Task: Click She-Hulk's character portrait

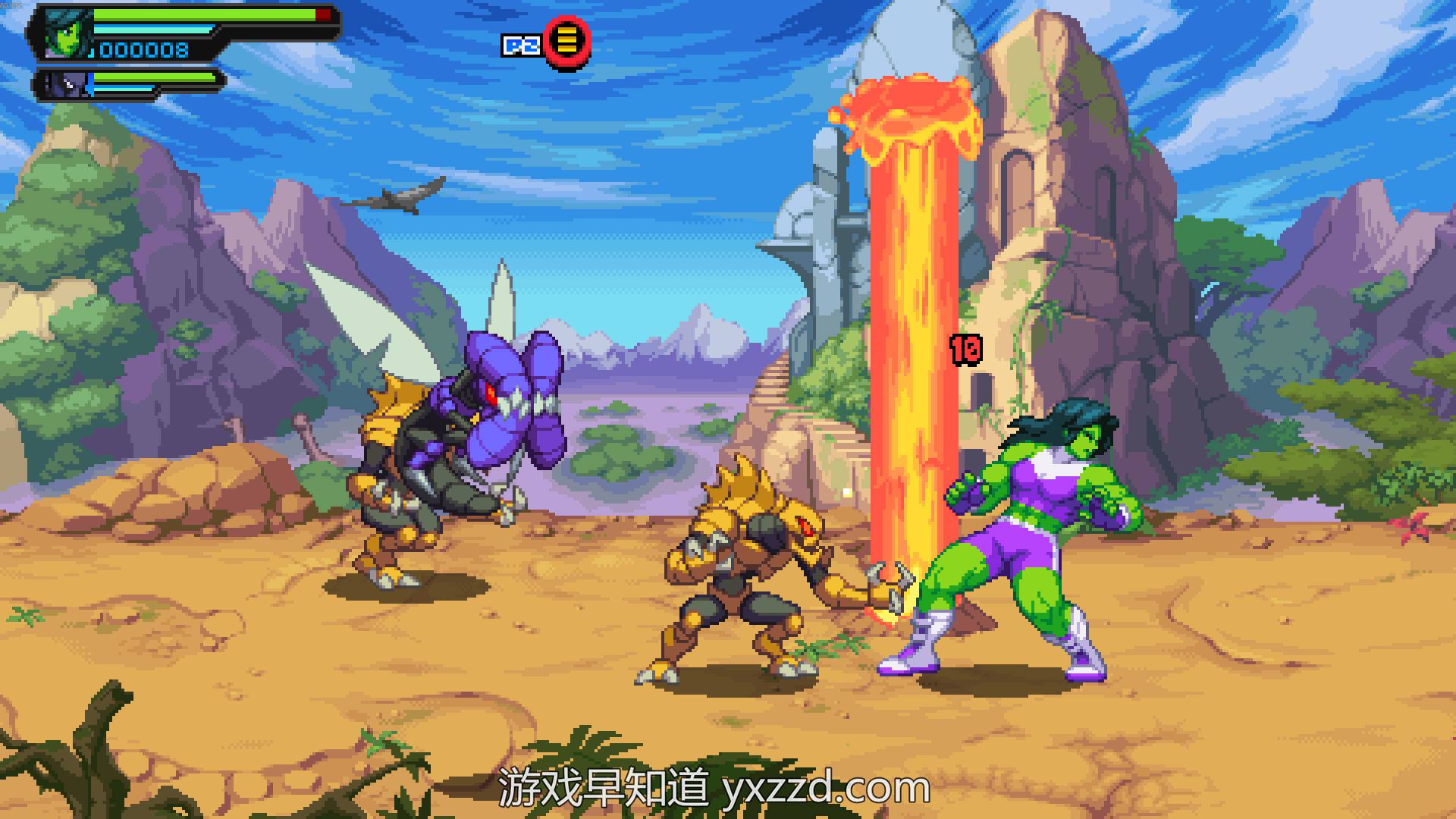Action: 67,33
